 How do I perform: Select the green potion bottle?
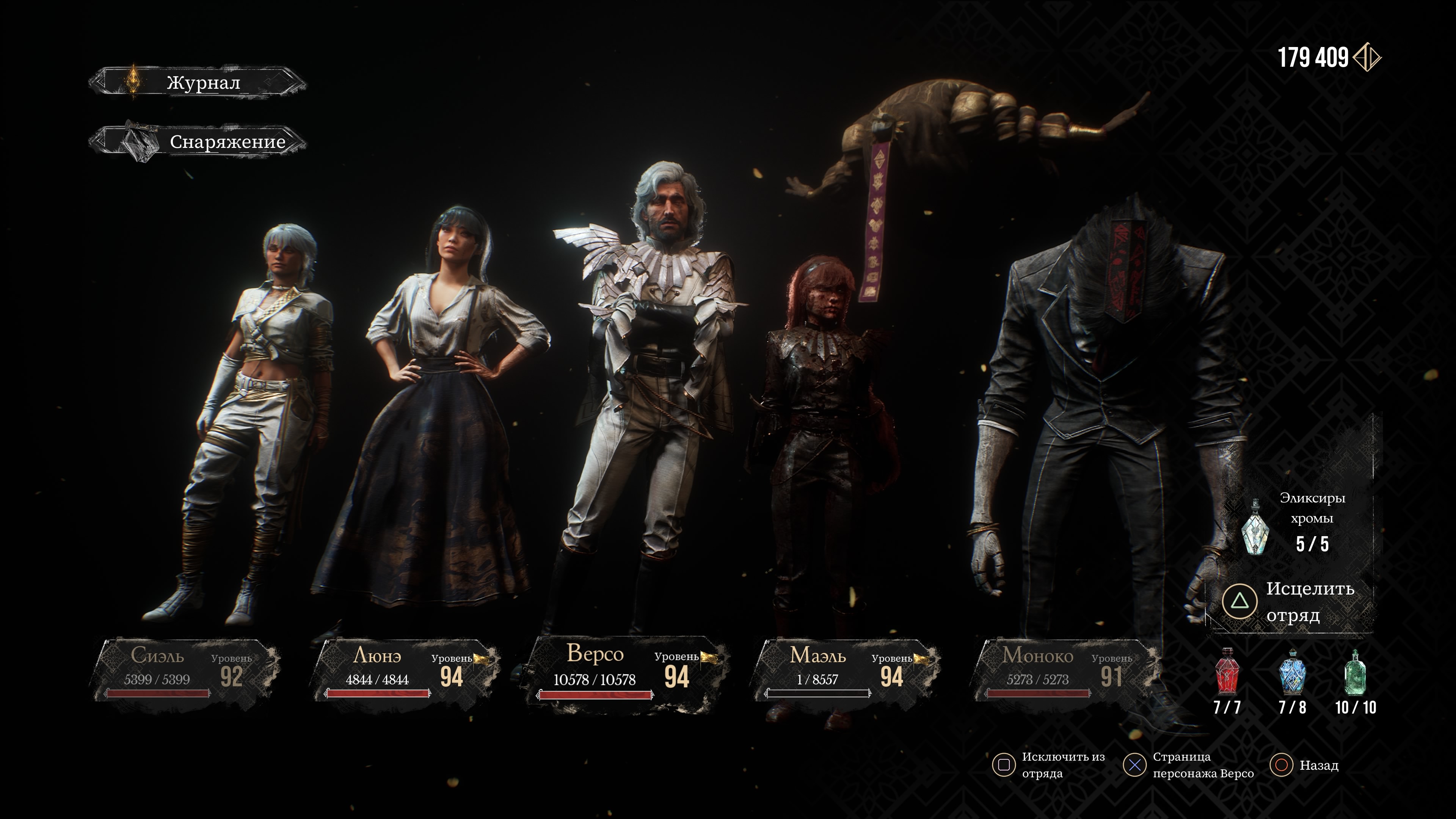(1356, 673)
